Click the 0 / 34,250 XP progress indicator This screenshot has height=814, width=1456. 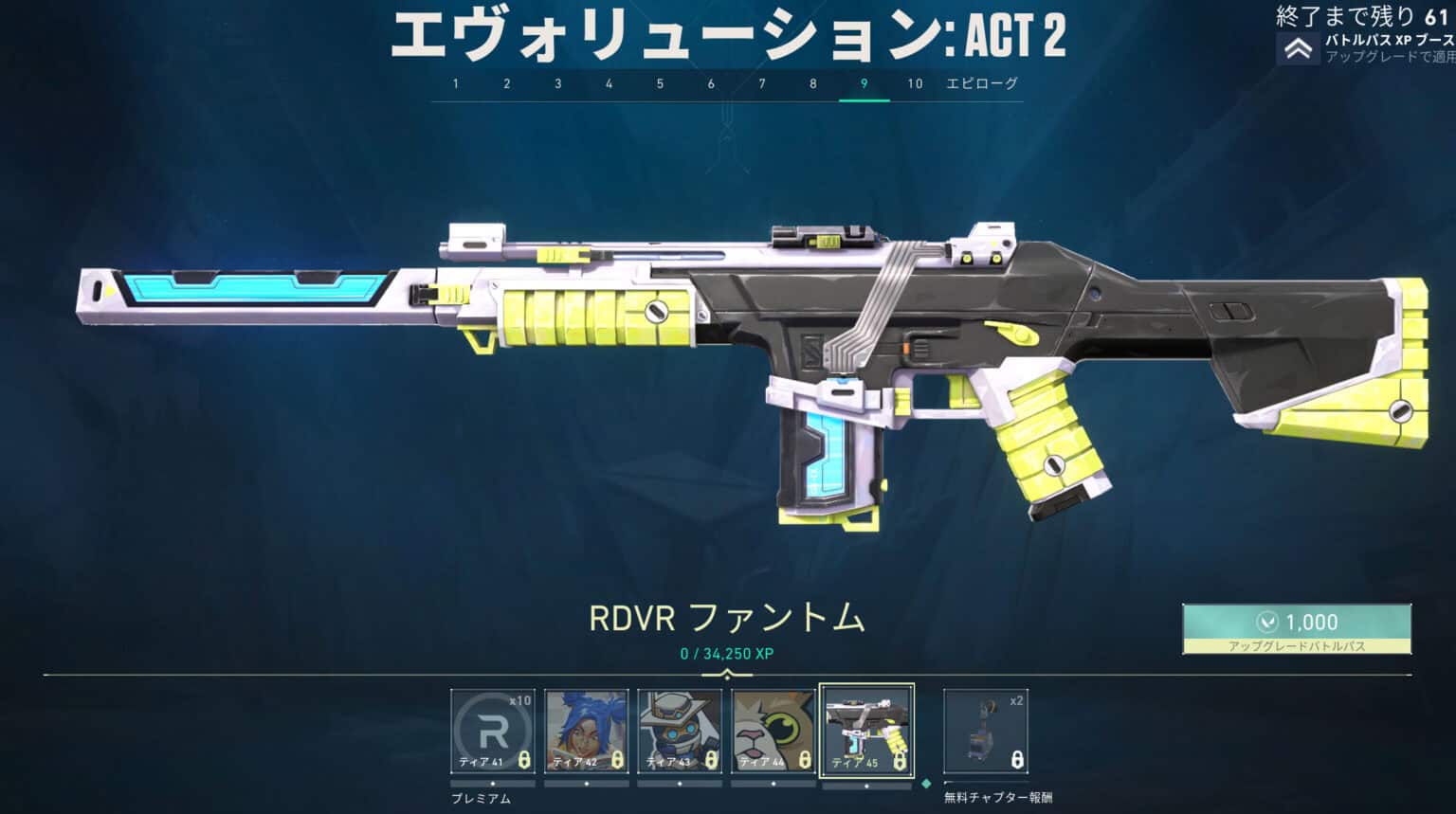[x=726, y=652]
